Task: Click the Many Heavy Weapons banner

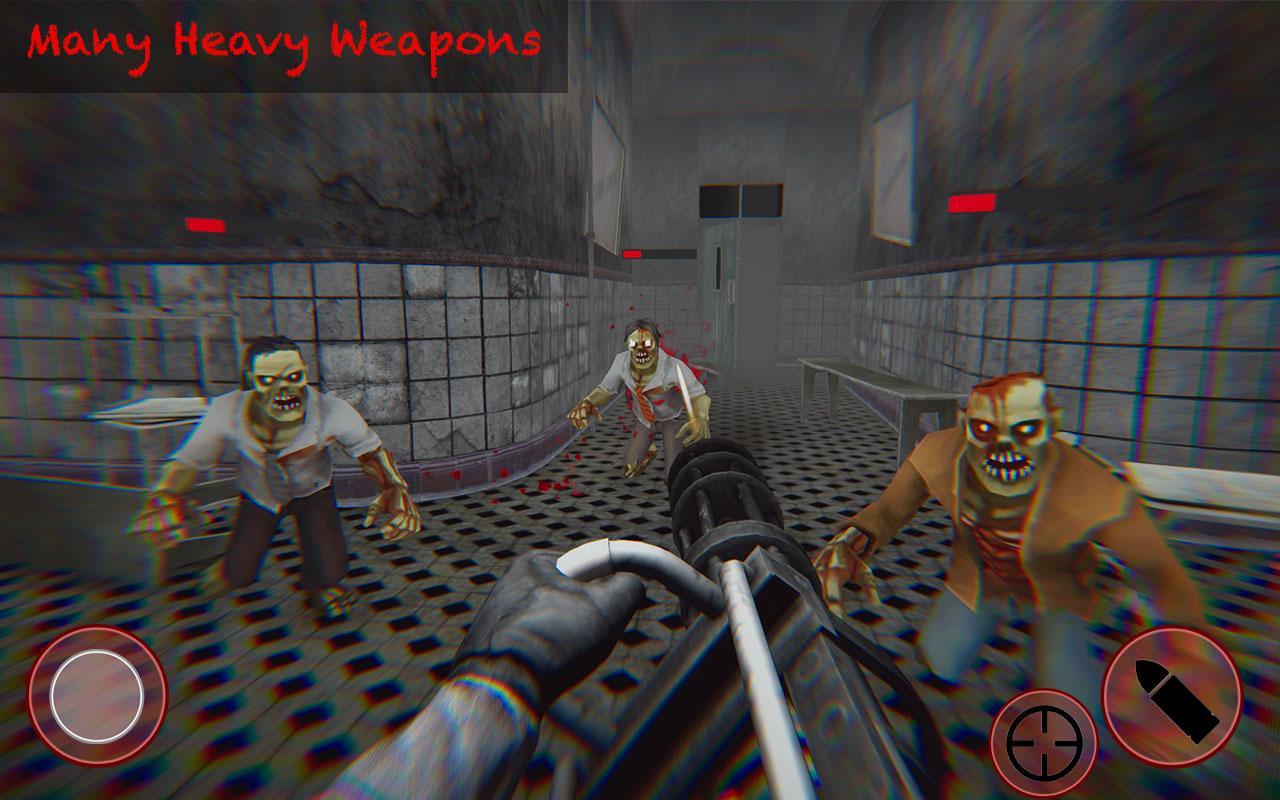Action: (285, 40)
